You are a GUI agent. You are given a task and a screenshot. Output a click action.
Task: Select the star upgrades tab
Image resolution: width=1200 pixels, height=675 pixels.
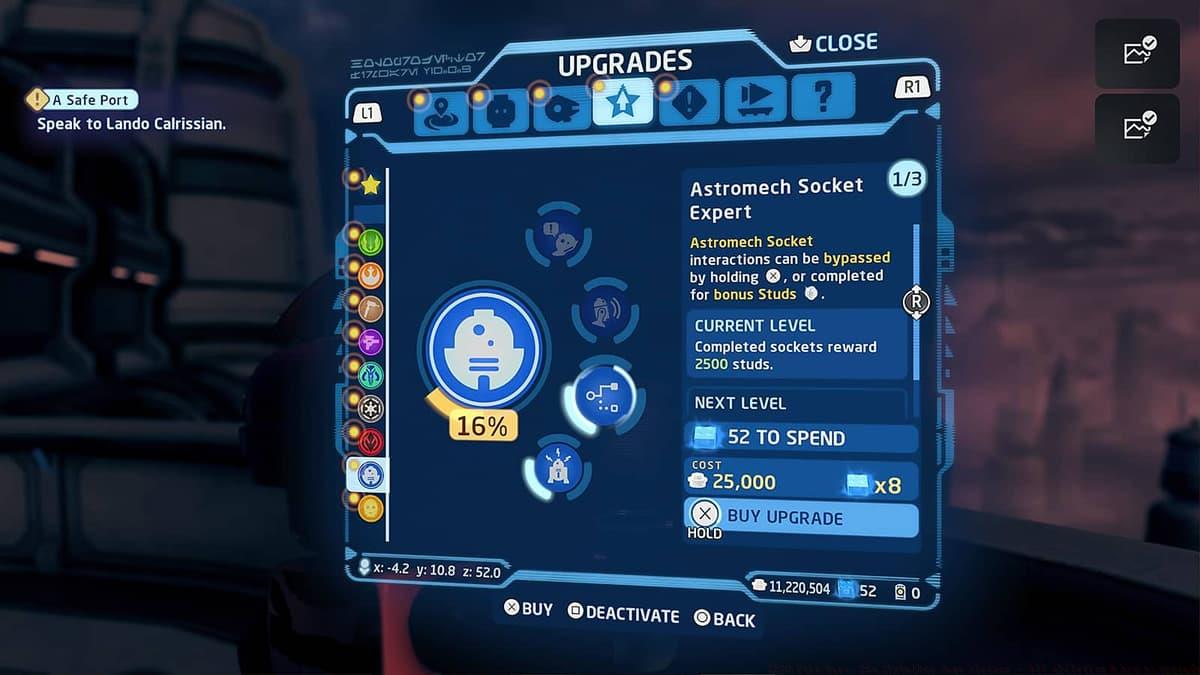click(622, 103)
